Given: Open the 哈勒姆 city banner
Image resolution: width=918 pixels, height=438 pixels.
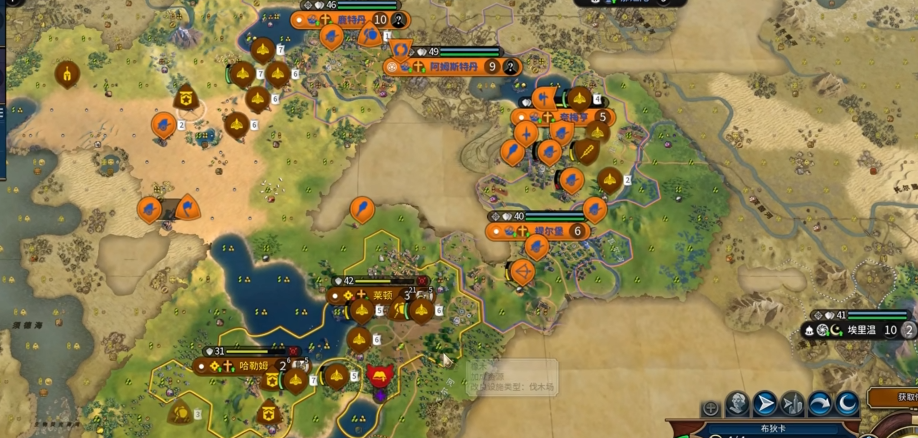Looking at the screenshot, I should point(253,366).
